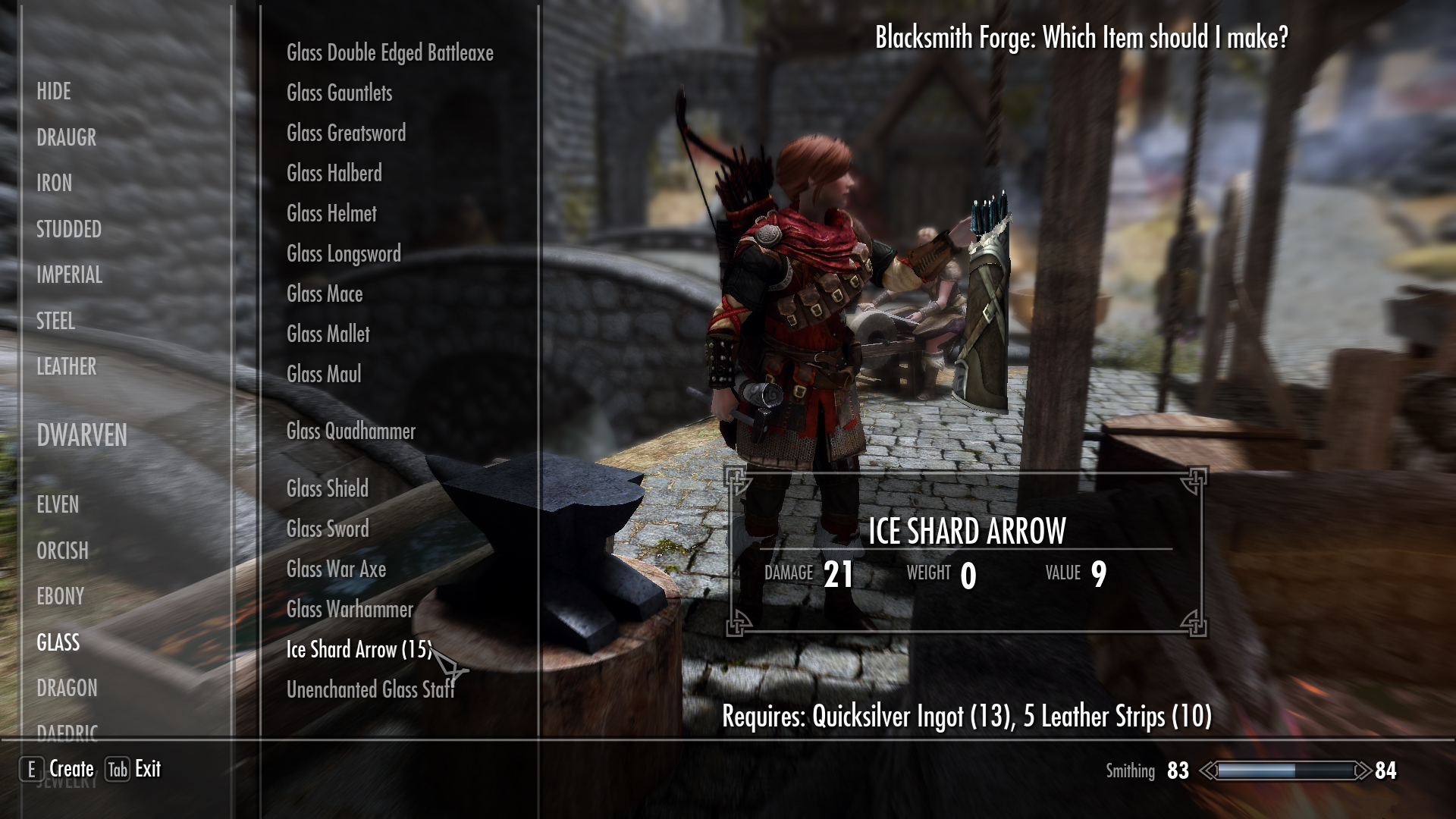Choose Glass Mace from the list

(x=325, y=294)
